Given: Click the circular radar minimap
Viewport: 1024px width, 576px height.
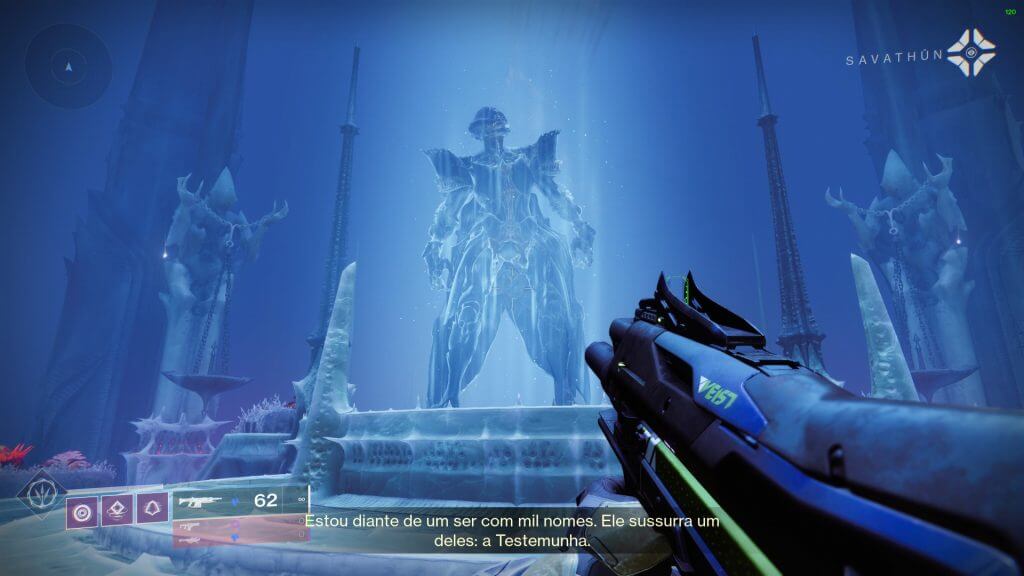Looking at the screenshot, I should tap(68, 67).
